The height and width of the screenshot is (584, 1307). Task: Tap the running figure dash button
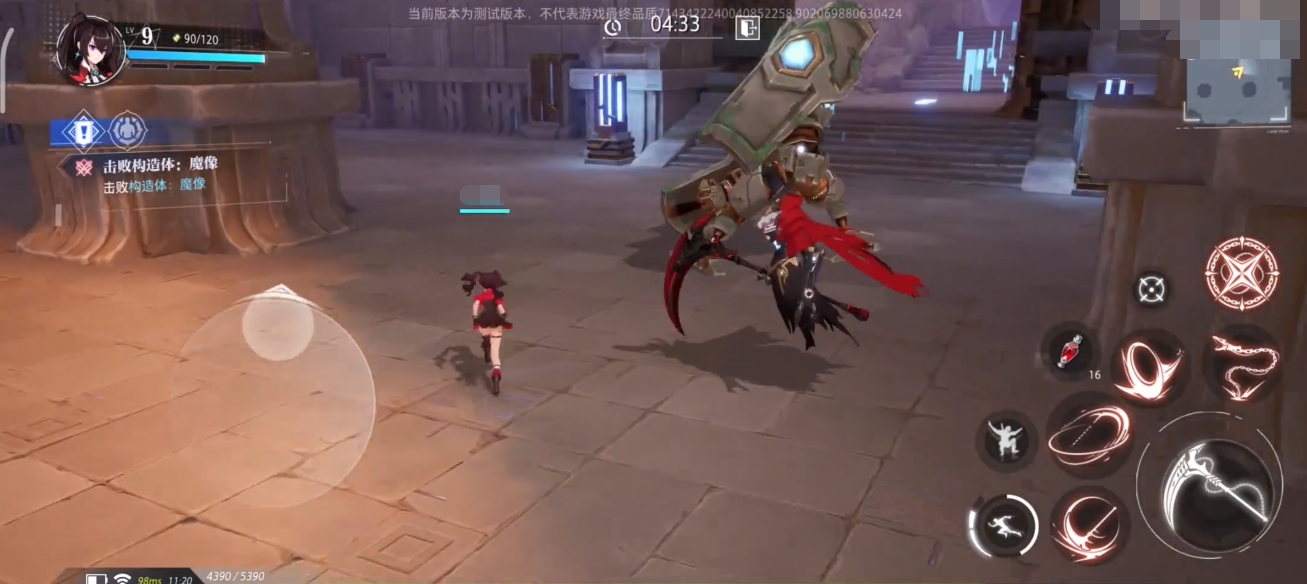click(x=1004, y=526)
